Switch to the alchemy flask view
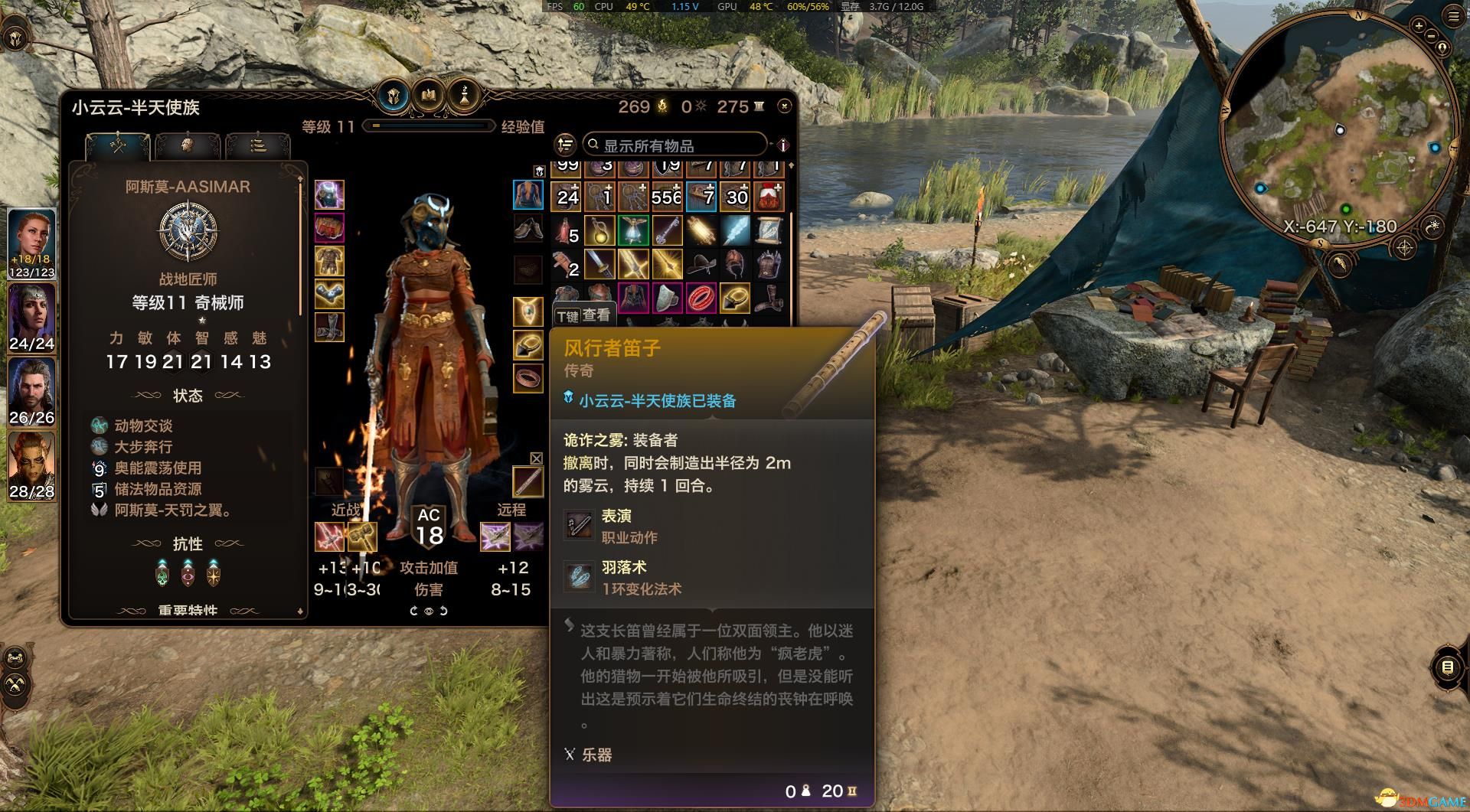 [464, 96]
